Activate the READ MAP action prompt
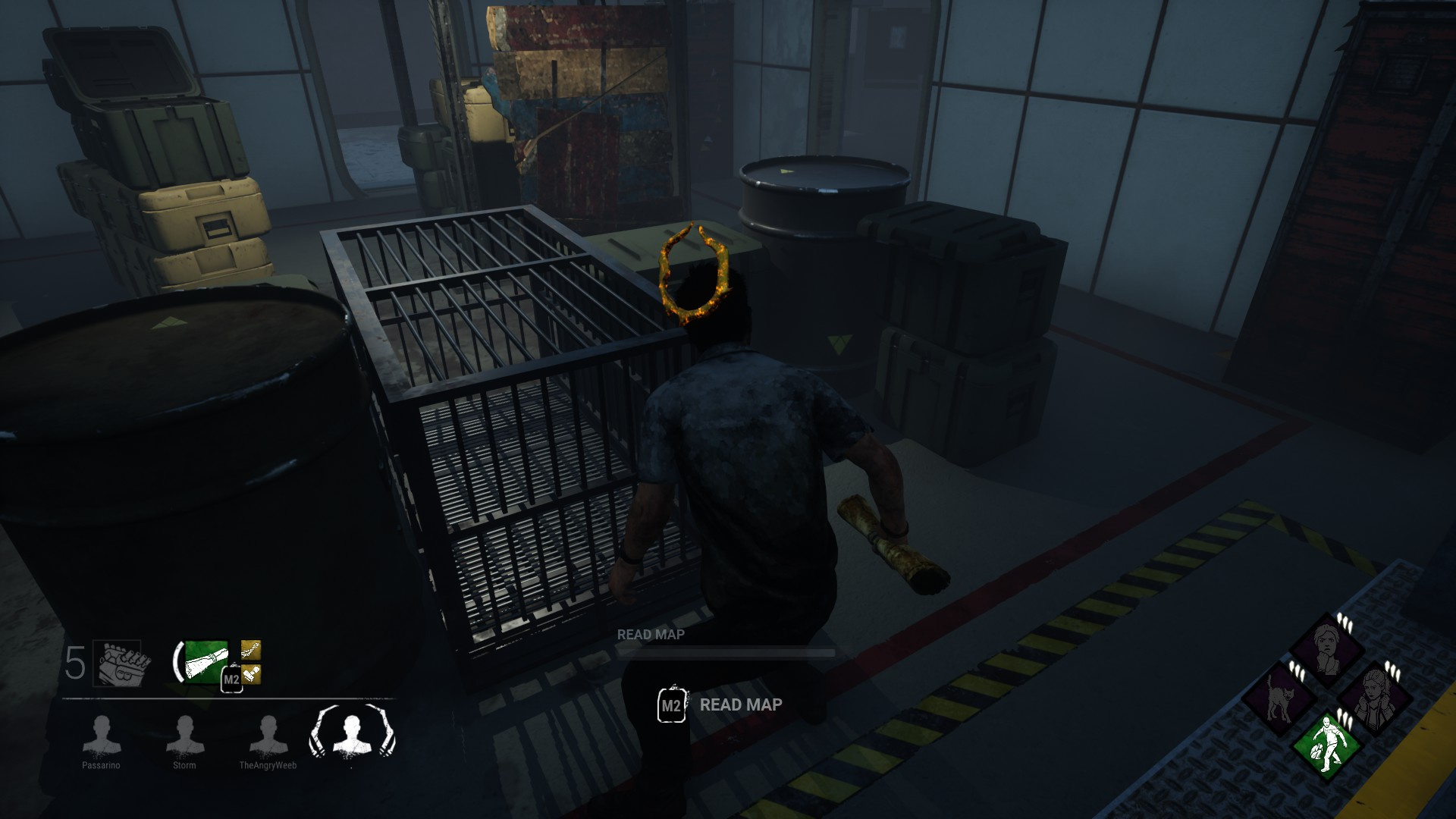The height and width of the screenshot is (819, 1456). (741, 706)
